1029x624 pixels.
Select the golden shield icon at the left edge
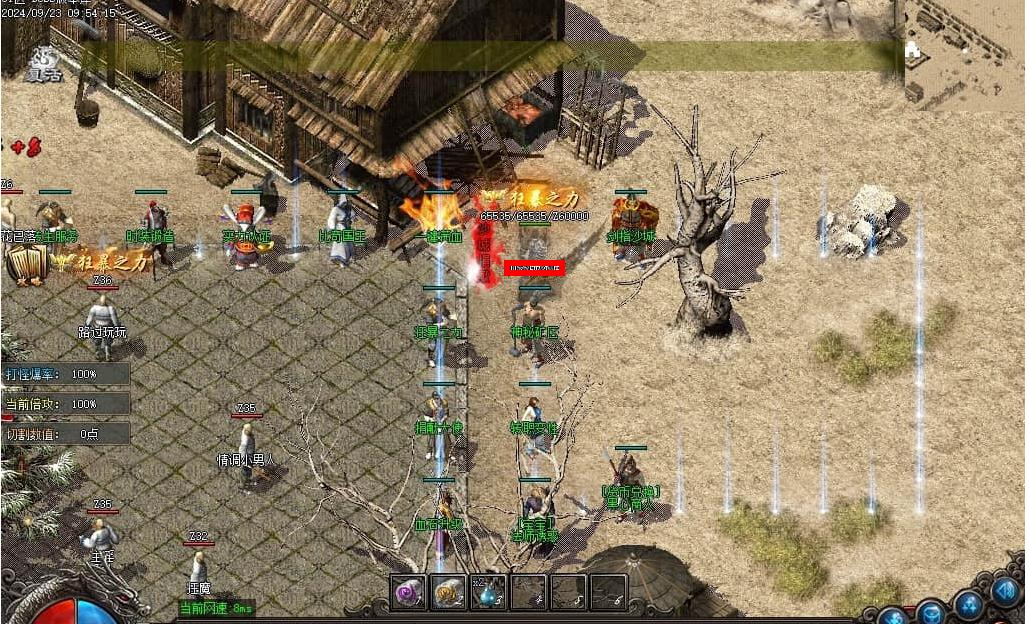[x=26, y=265]
